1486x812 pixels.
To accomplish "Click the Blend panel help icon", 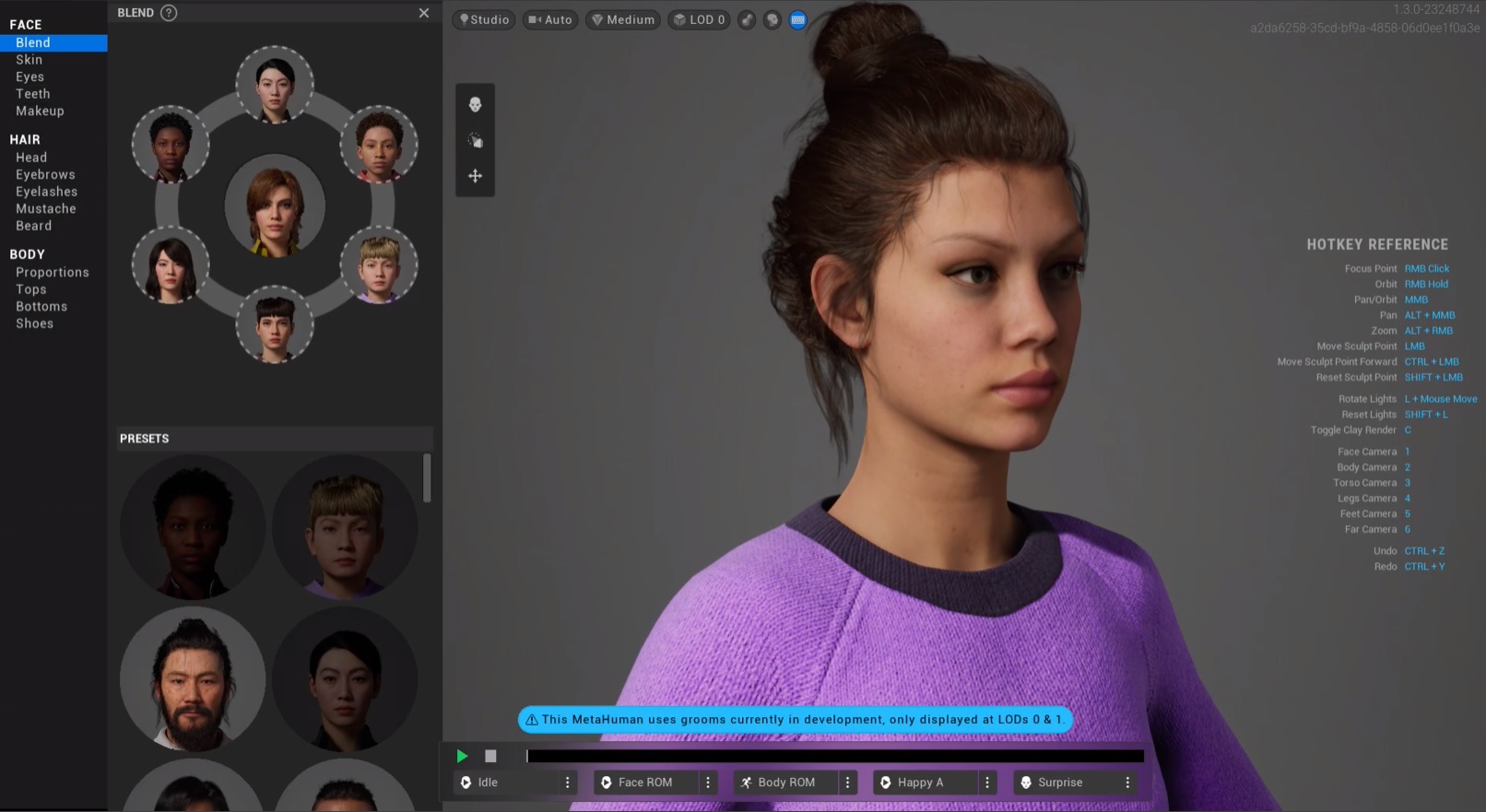I will point(168,12).
